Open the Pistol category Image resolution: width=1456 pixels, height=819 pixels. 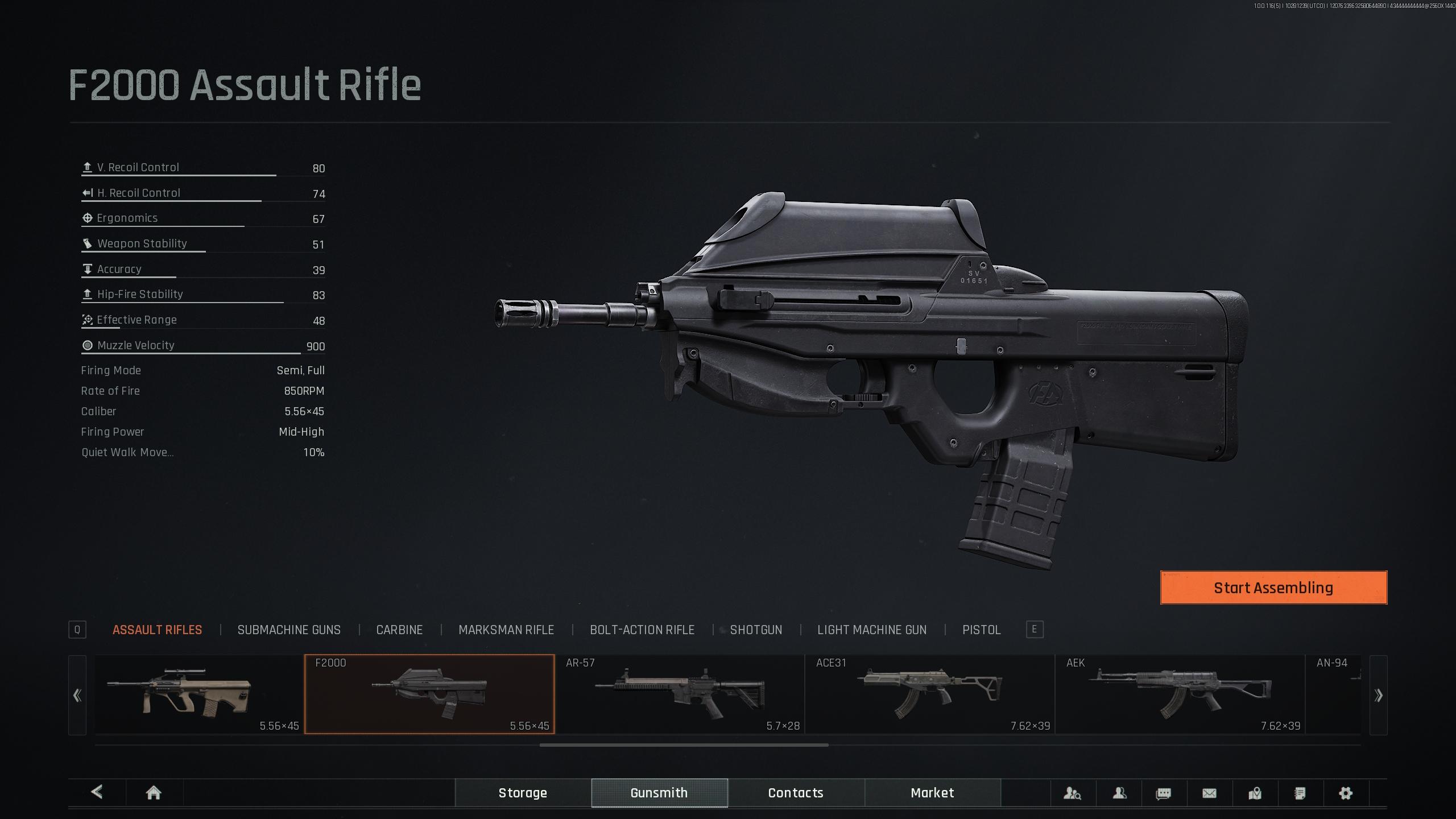click(x=981, y=630)
